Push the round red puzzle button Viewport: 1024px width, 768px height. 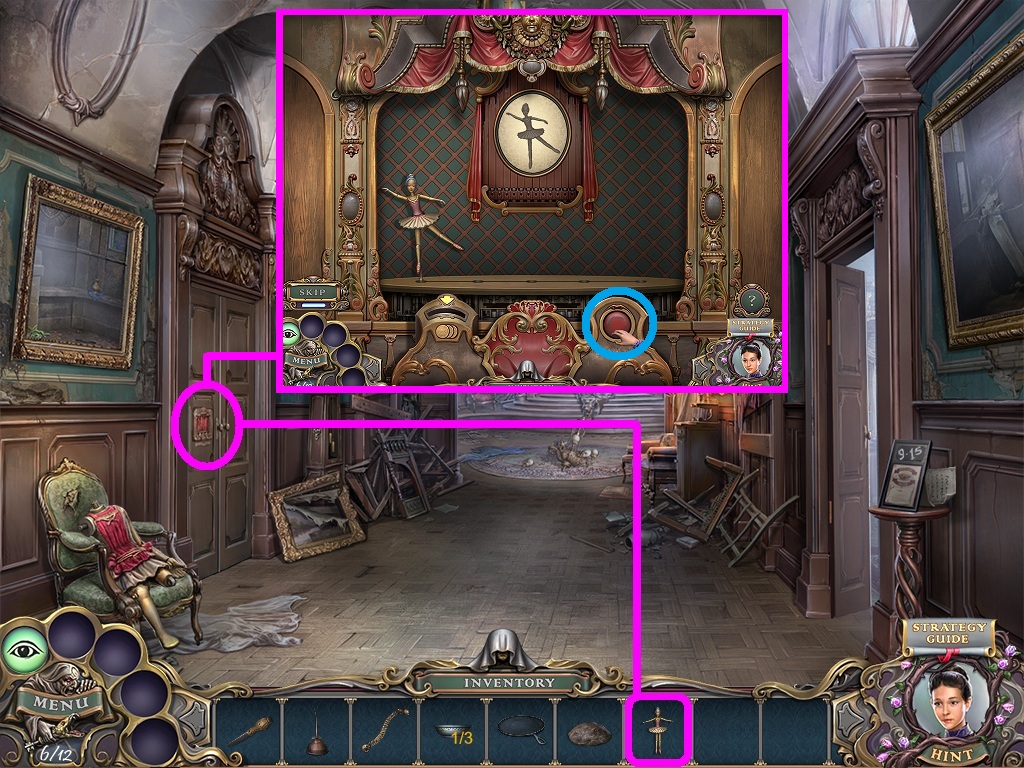point(613,324)
